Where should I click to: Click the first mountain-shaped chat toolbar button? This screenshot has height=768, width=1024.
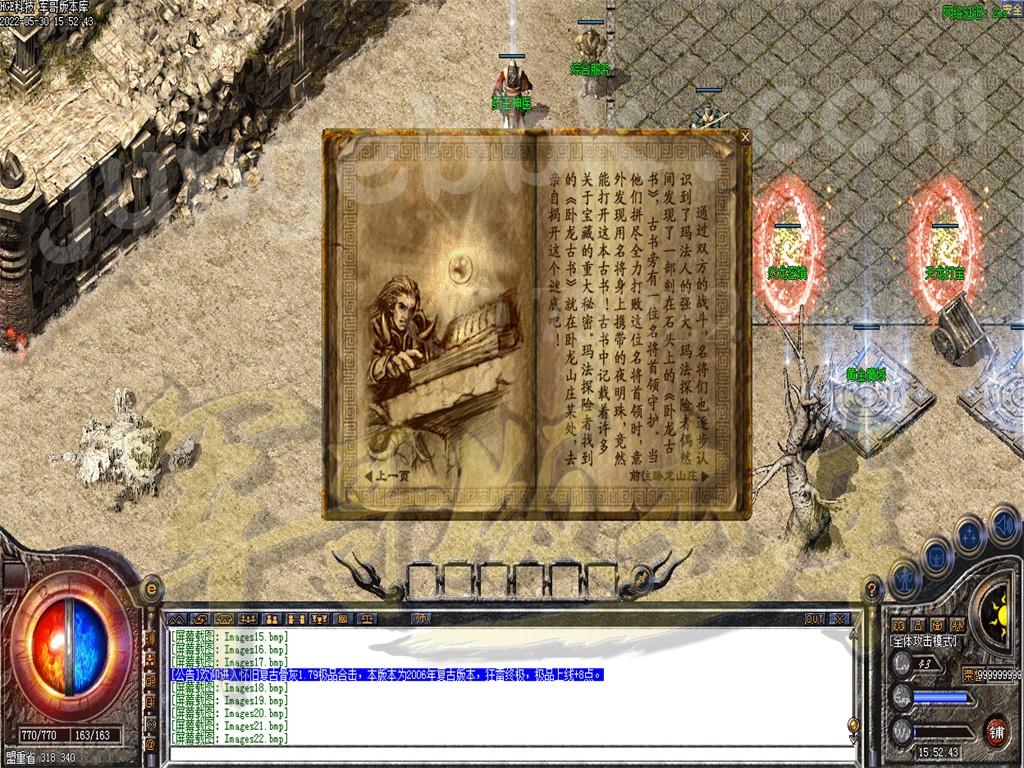[x=178, y=619]
